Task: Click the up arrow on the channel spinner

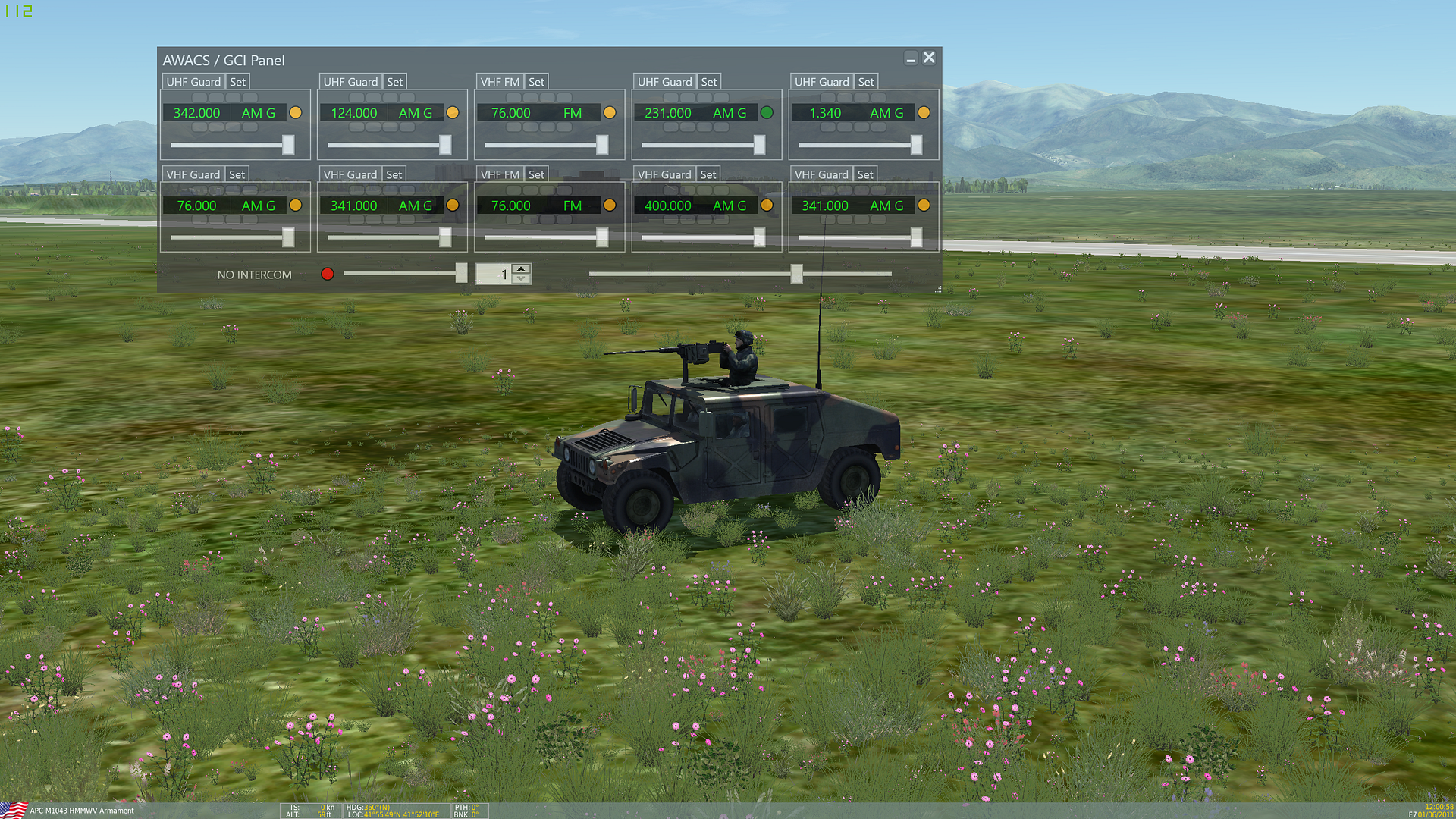Action: (x=521, y=268)
